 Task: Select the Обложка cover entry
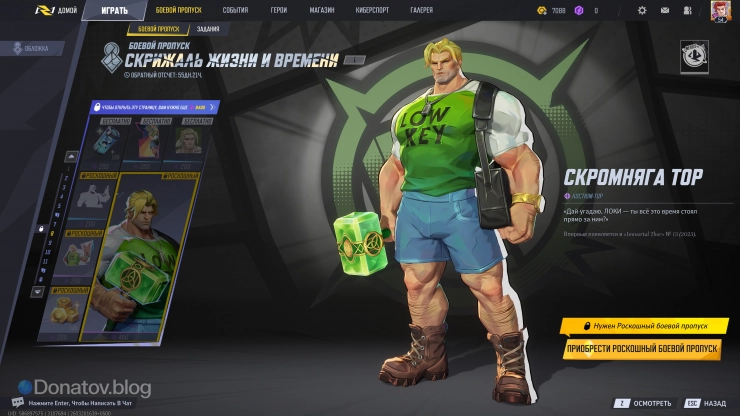[38, 47]
